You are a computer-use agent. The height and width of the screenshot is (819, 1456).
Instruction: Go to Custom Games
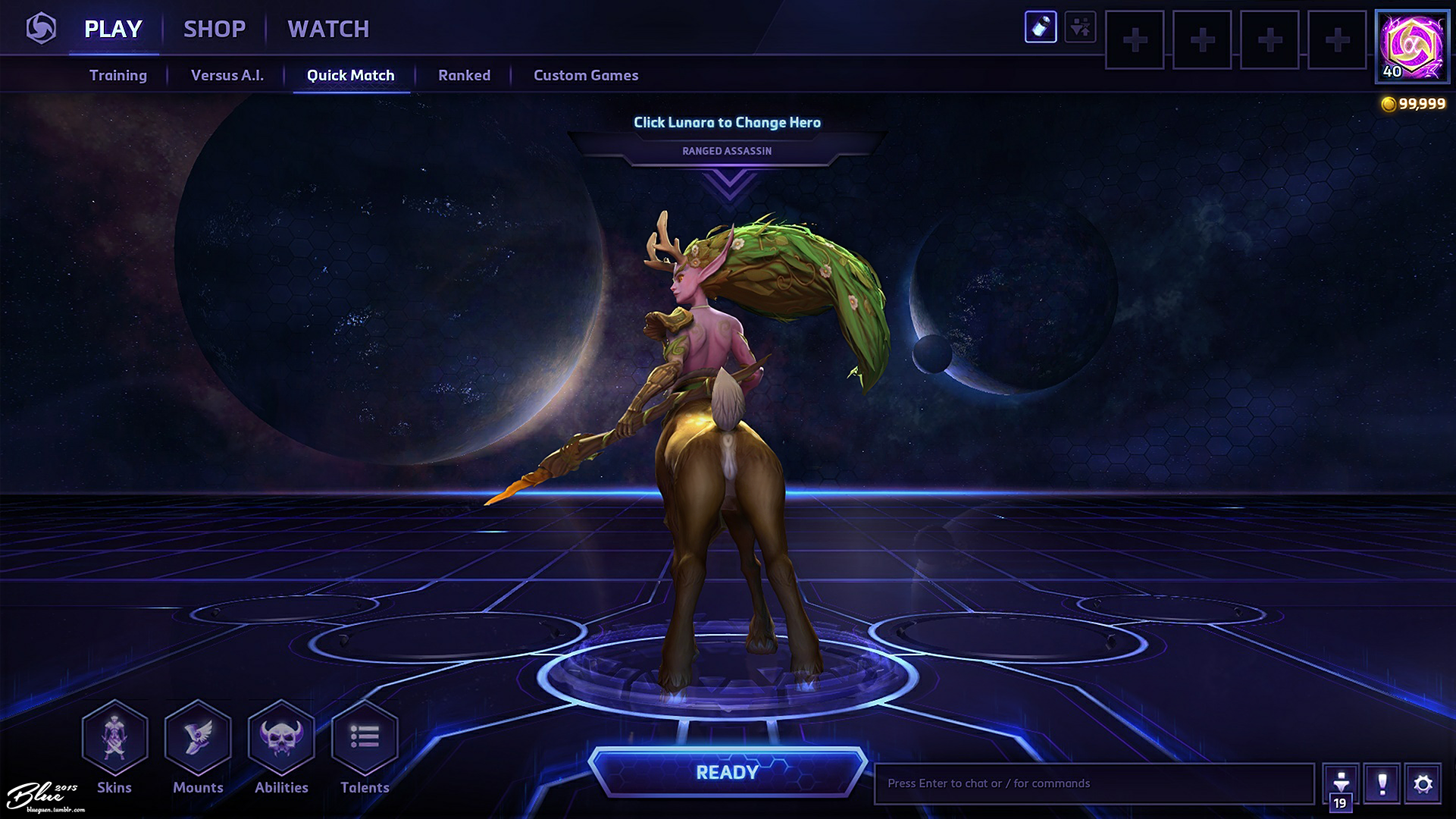pos(586,75)
